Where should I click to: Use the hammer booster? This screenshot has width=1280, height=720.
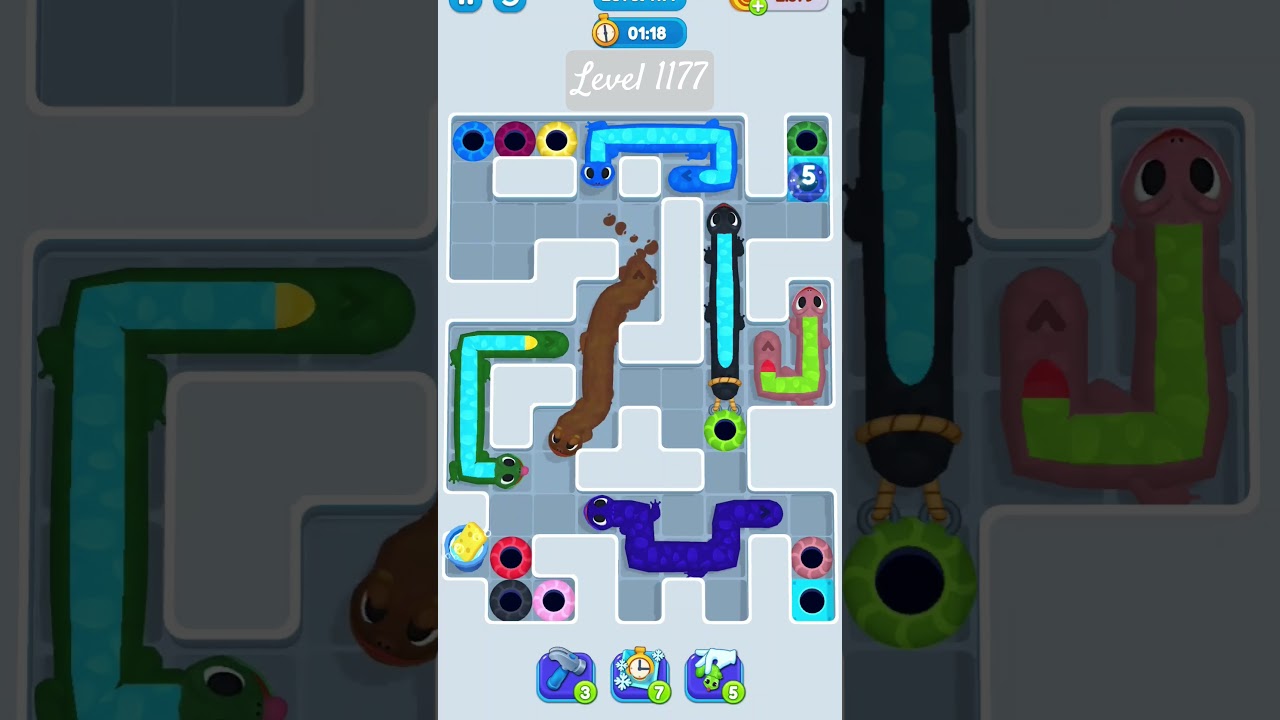click(566, 675)
